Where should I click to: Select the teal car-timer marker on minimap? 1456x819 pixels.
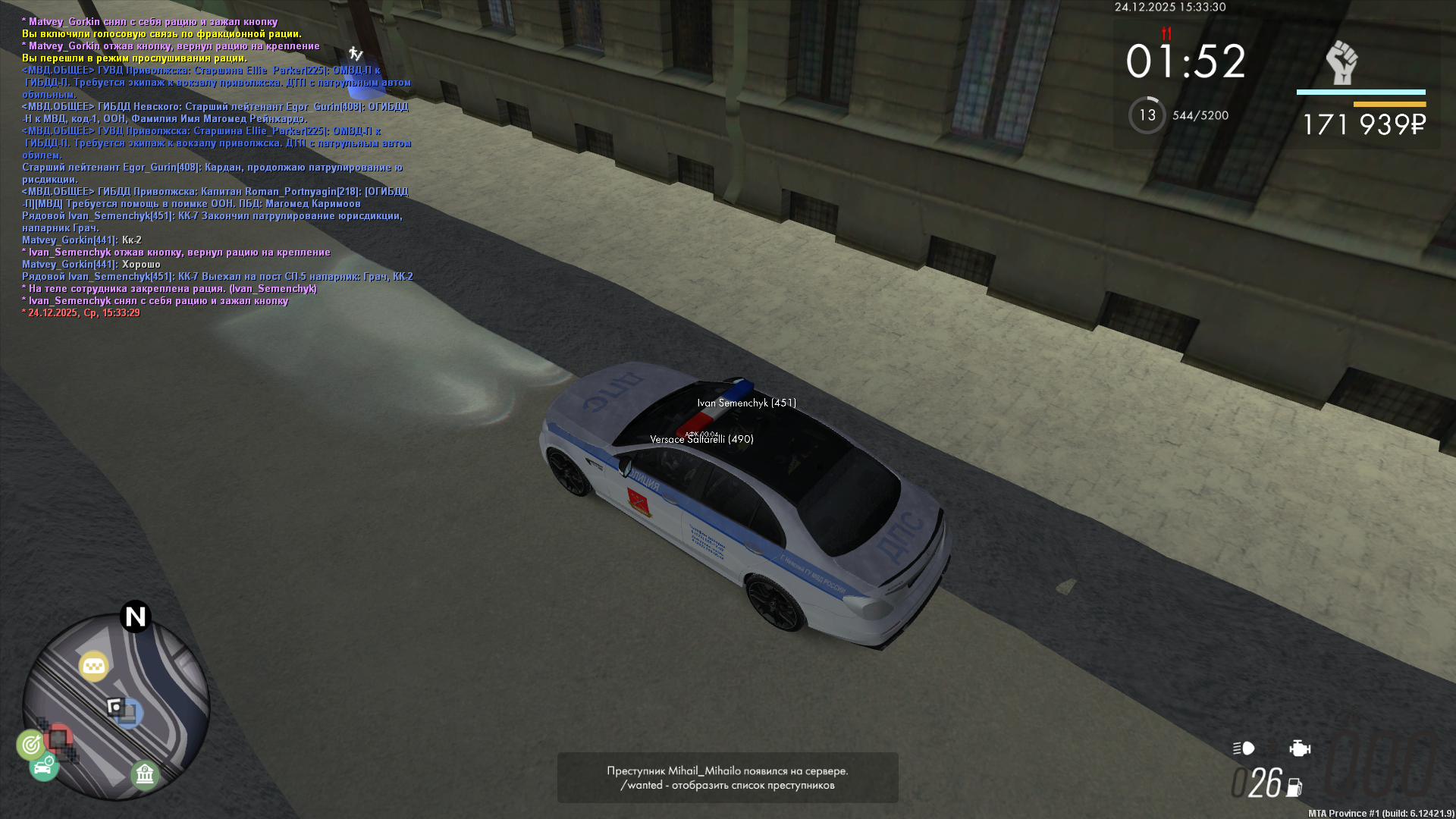tap(44, 767)
